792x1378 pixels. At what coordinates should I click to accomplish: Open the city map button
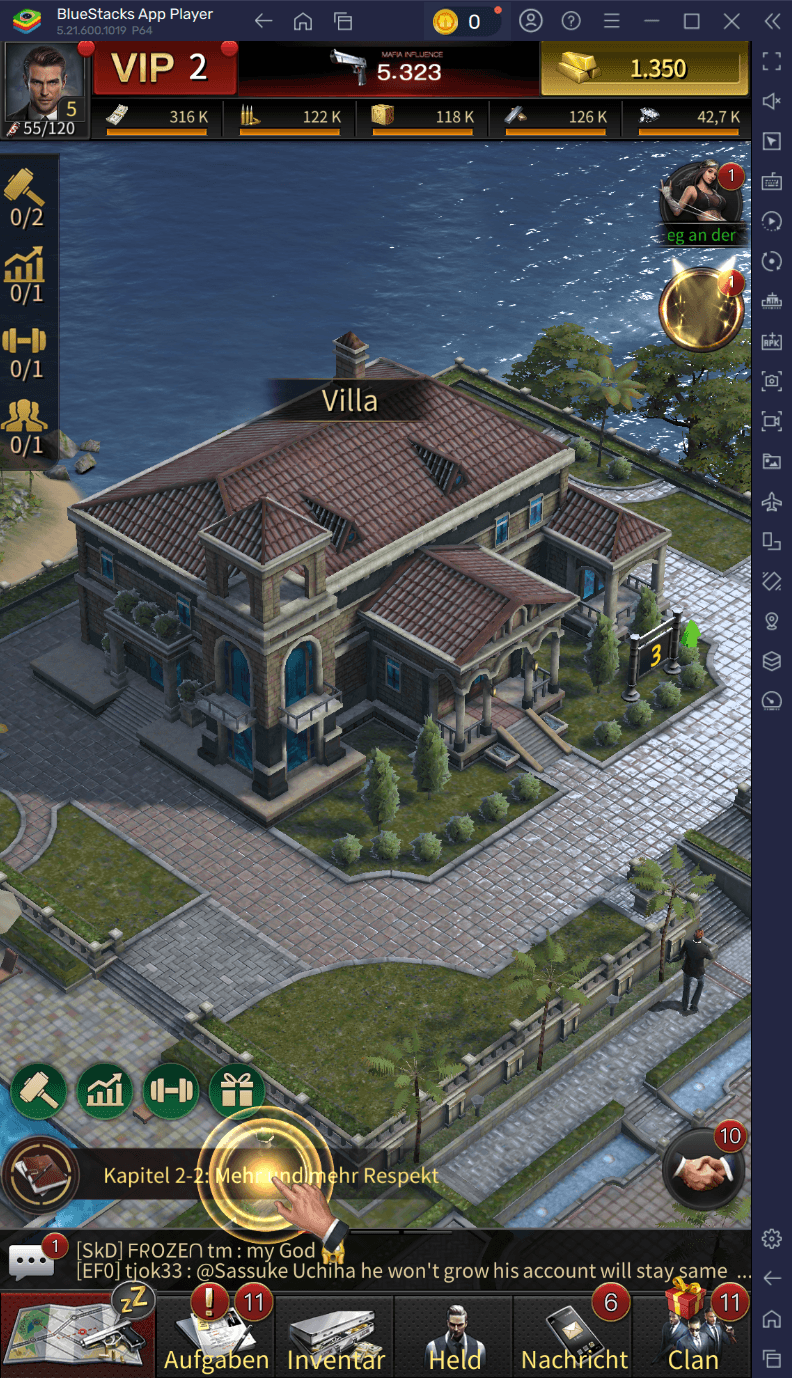tap(77, 1335)
